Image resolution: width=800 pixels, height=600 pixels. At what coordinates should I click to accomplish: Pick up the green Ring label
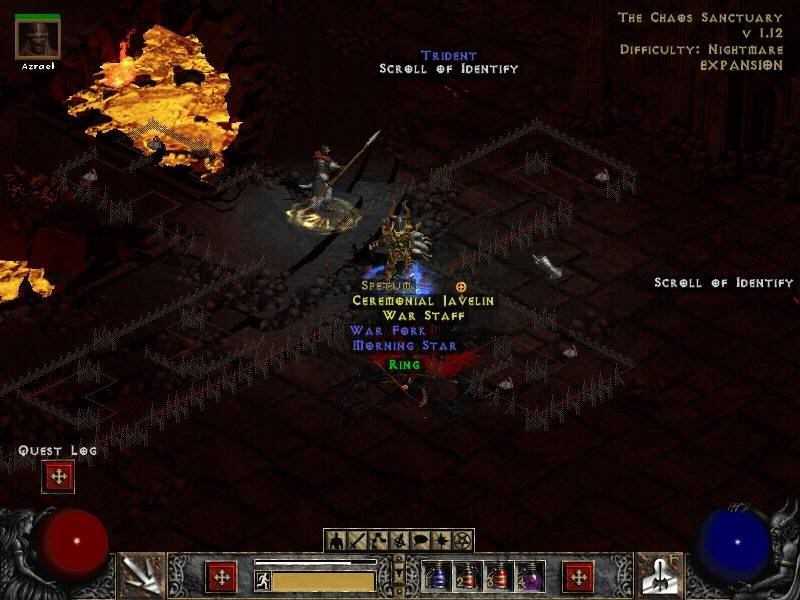pyautogui.click(x=404, y=365)
